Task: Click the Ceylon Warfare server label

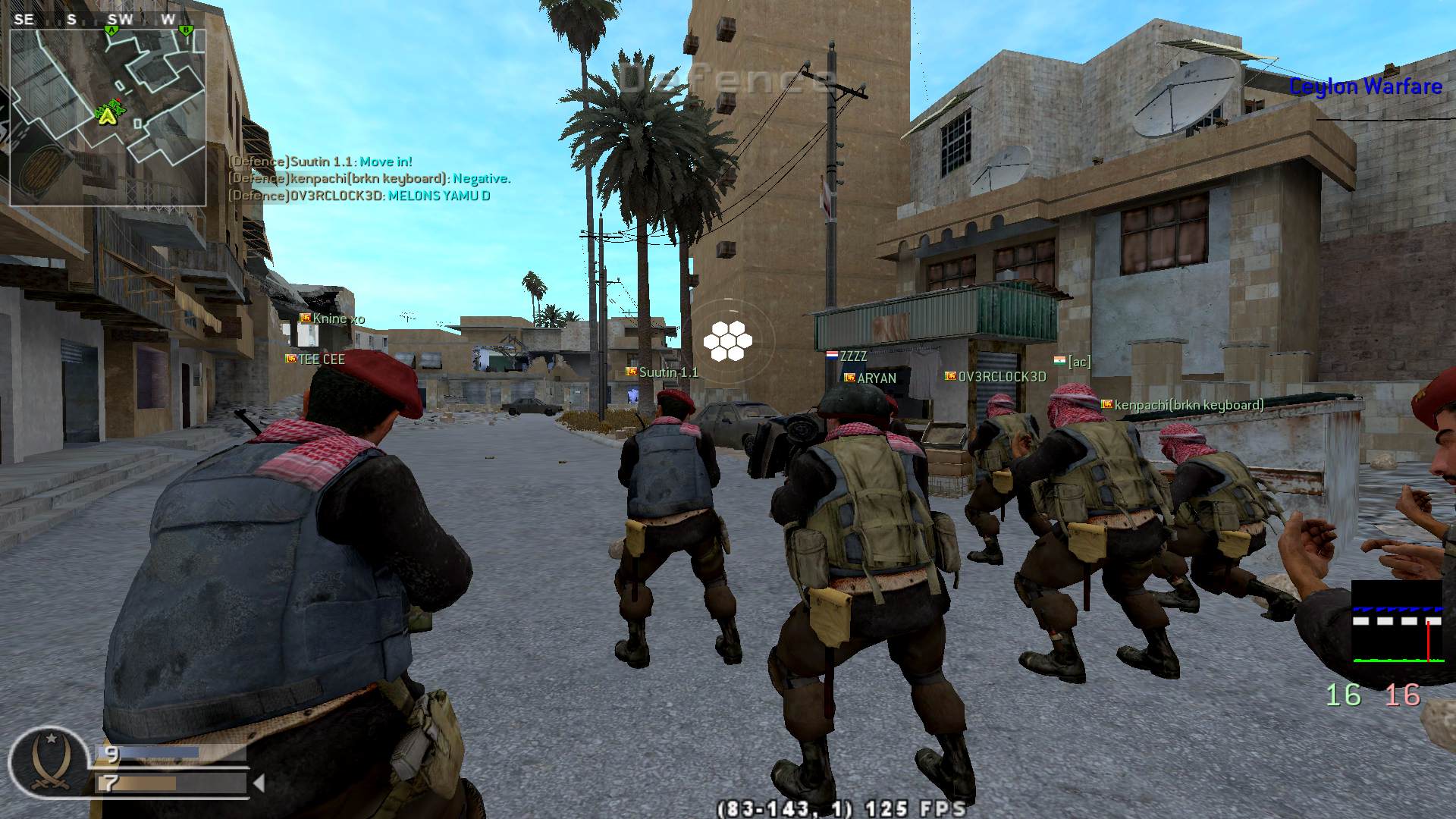Action: tap(1365, 86)
